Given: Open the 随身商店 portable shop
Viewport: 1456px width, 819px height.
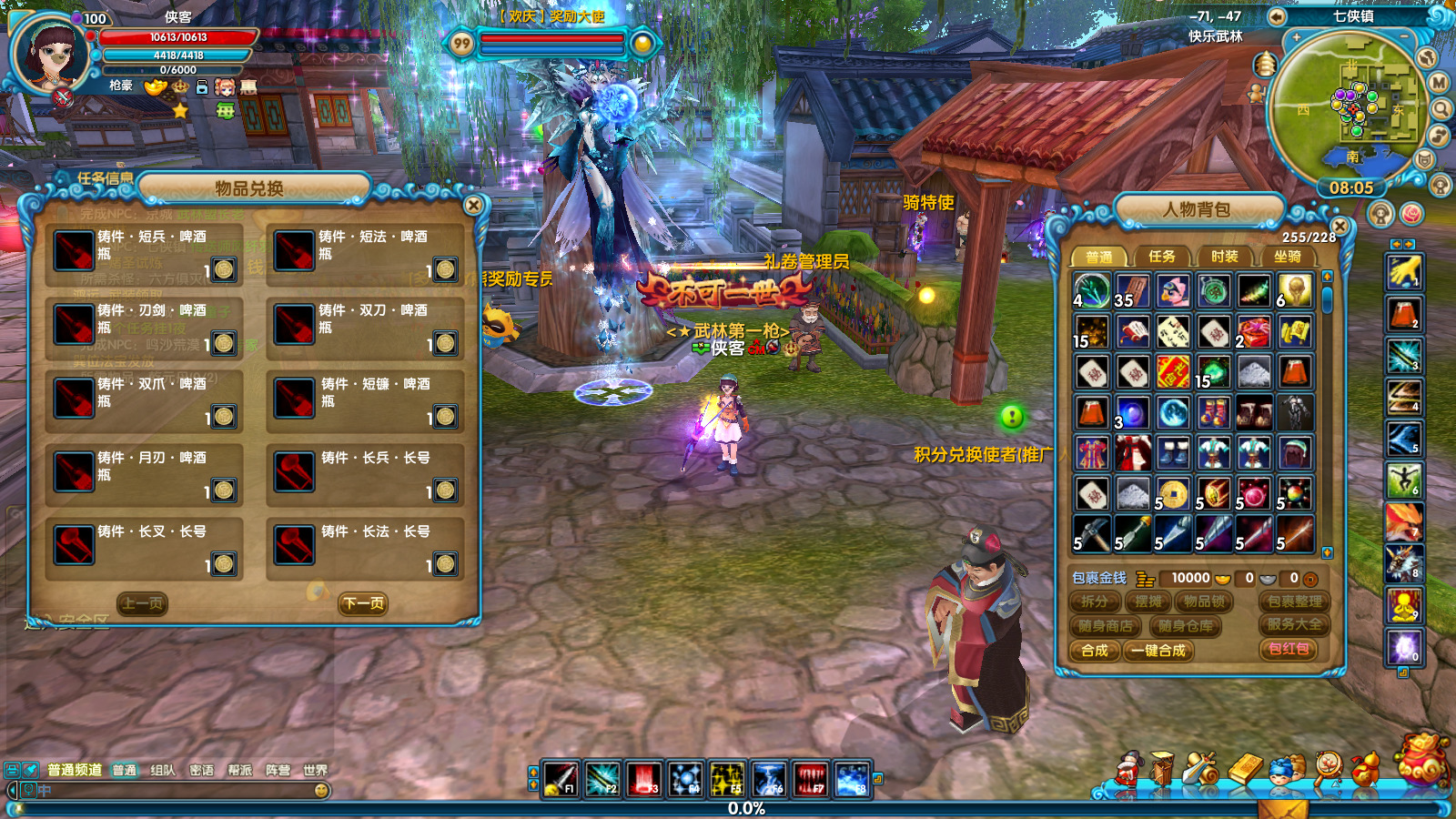Looking at the screenshot, I should point(1106,626).
